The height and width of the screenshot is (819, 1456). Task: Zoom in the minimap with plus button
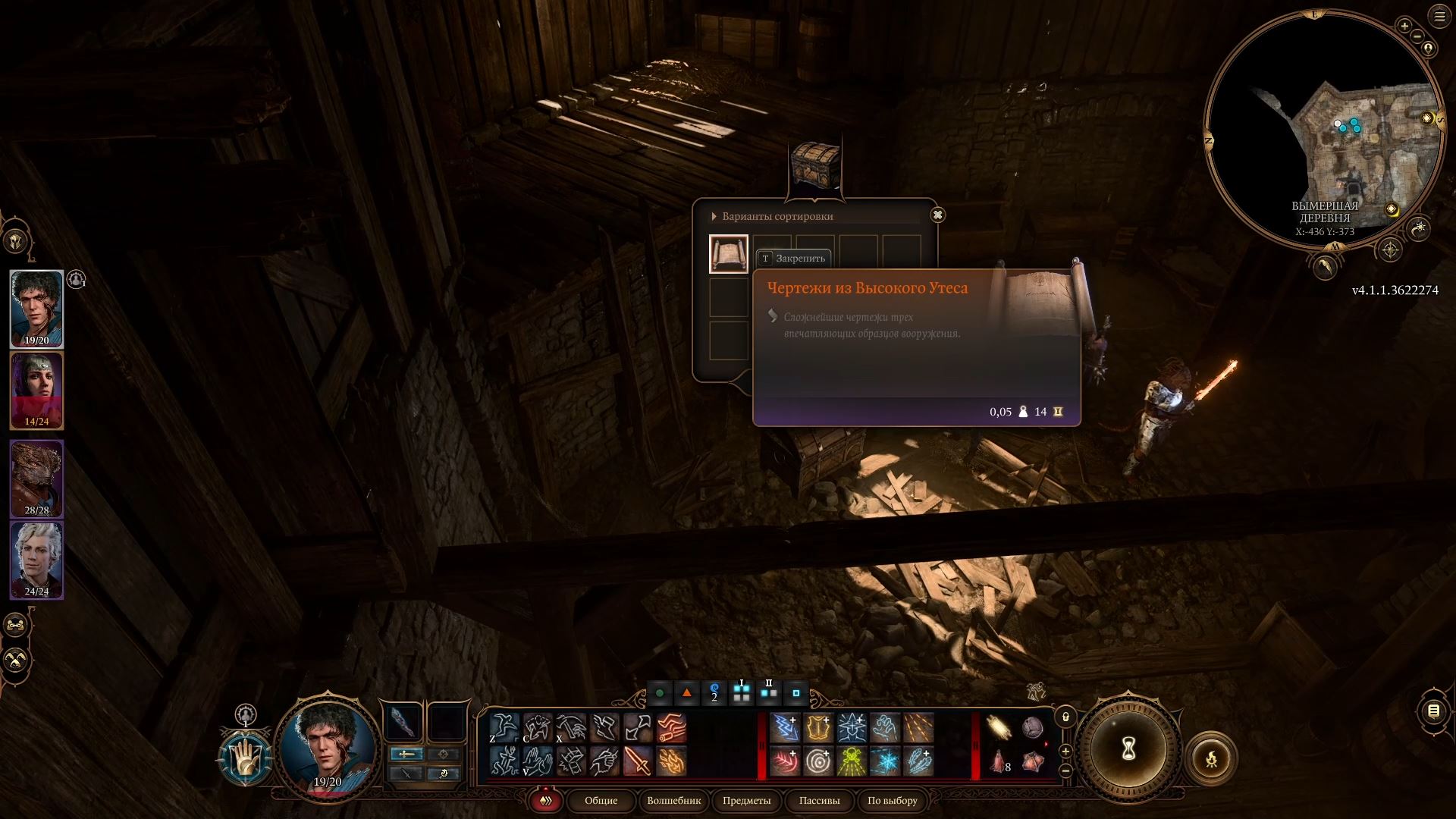coord(1404,27)
